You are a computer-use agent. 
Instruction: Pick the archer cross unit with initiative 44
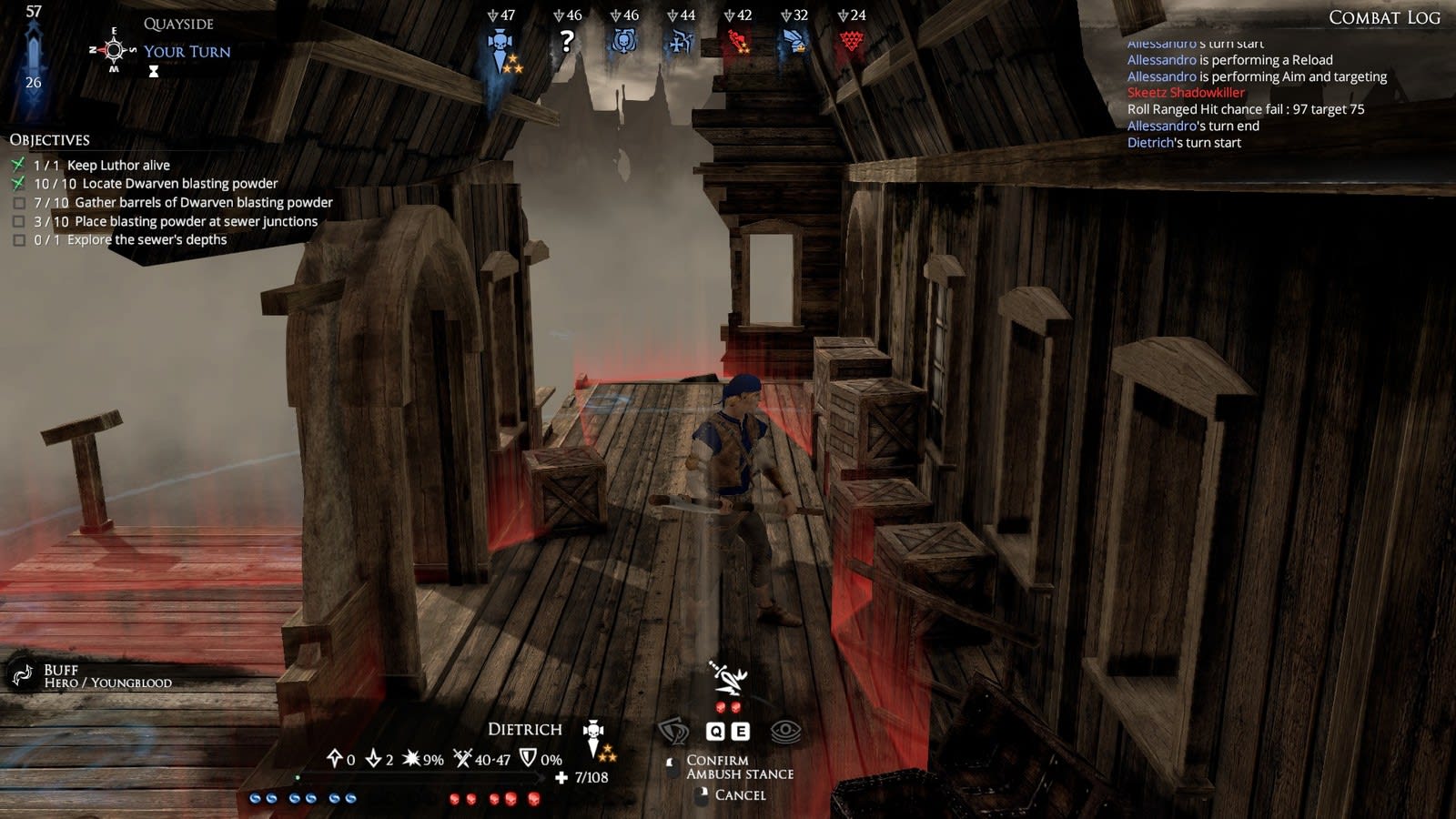tap(681, 42)
